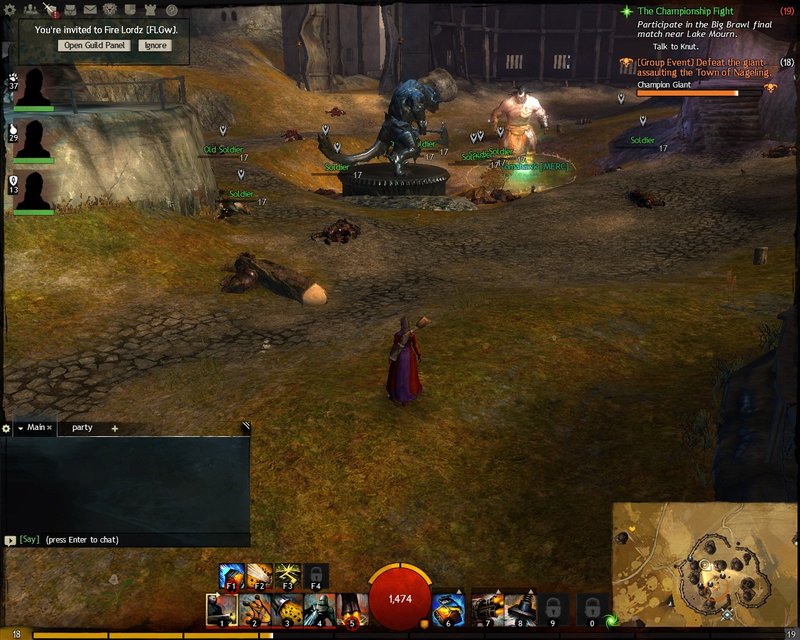The width and height of the screenshot is (800, 640).
Task: Add a new chat tab
Action: (x=114, y=428)
